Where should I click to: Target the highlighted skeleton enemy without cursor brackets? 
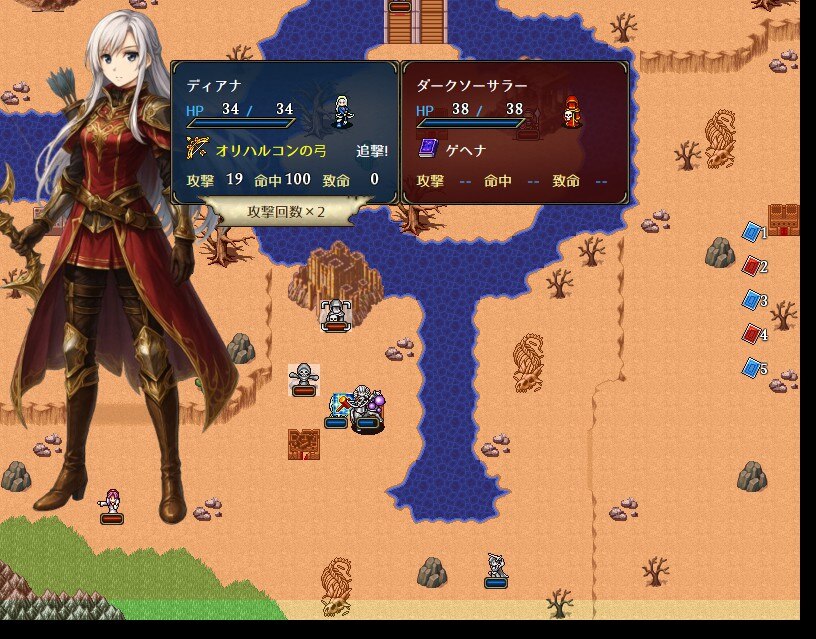point(303,377)
